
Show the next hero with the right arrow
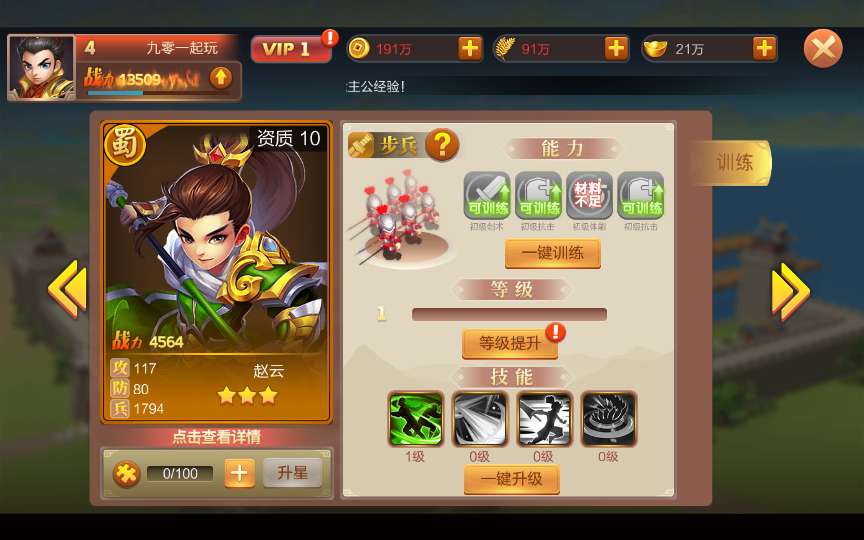pos(790,290)
